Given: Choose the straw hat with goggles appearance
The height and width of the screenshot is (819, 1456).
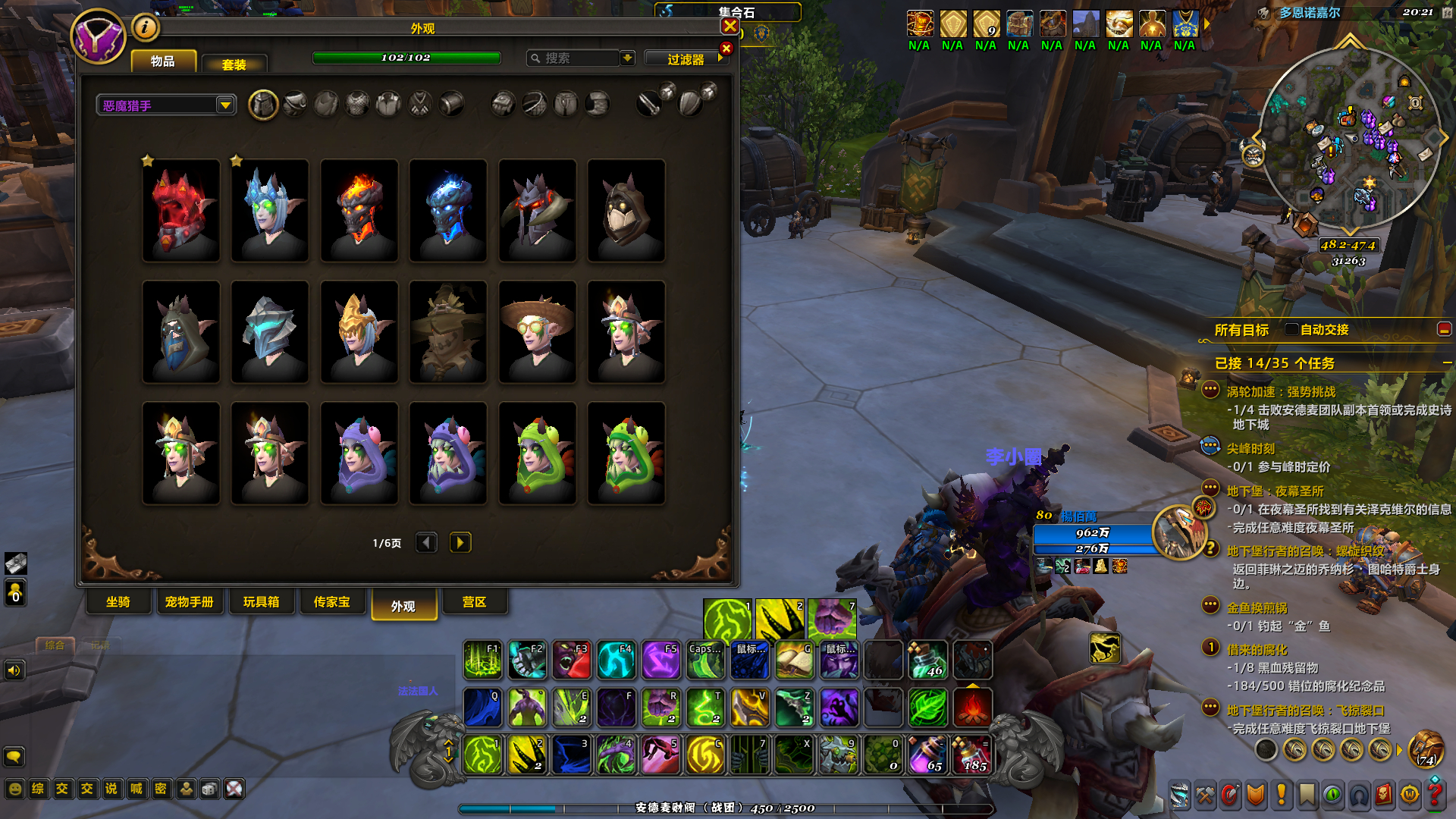Looking at the screenshot, I should pyautogui.click(x=537, y=331).
